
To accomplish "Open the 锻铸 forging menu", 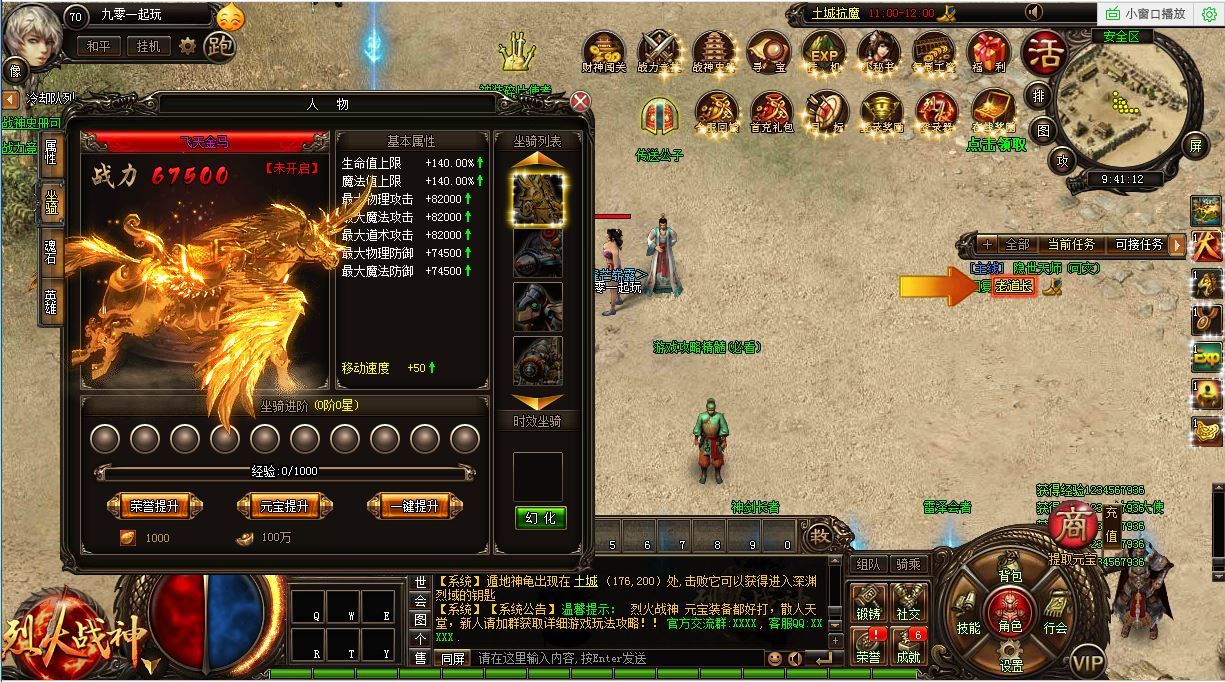I will 868,603.
